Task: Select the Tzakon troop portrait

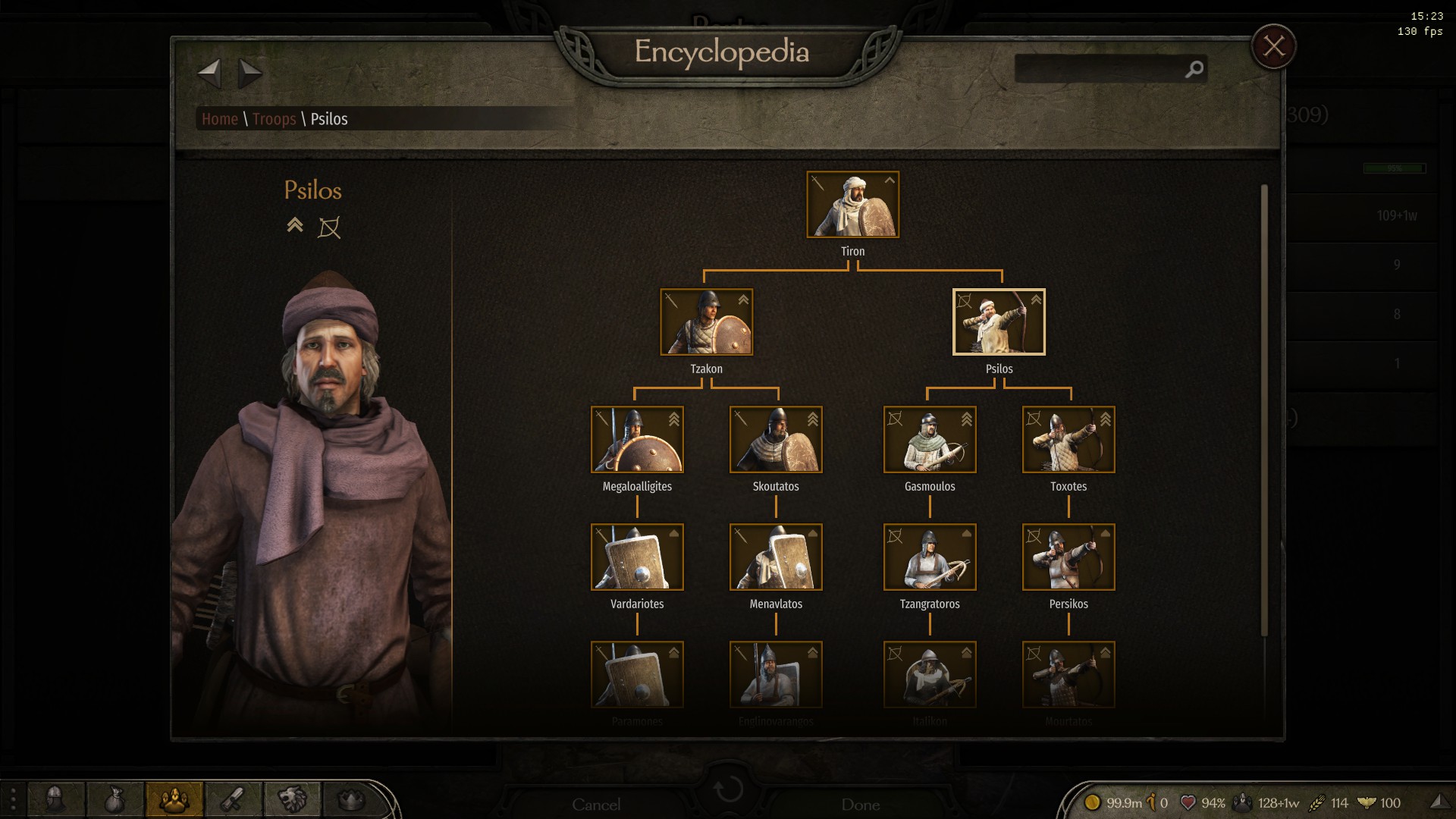Action: (706, 322)
